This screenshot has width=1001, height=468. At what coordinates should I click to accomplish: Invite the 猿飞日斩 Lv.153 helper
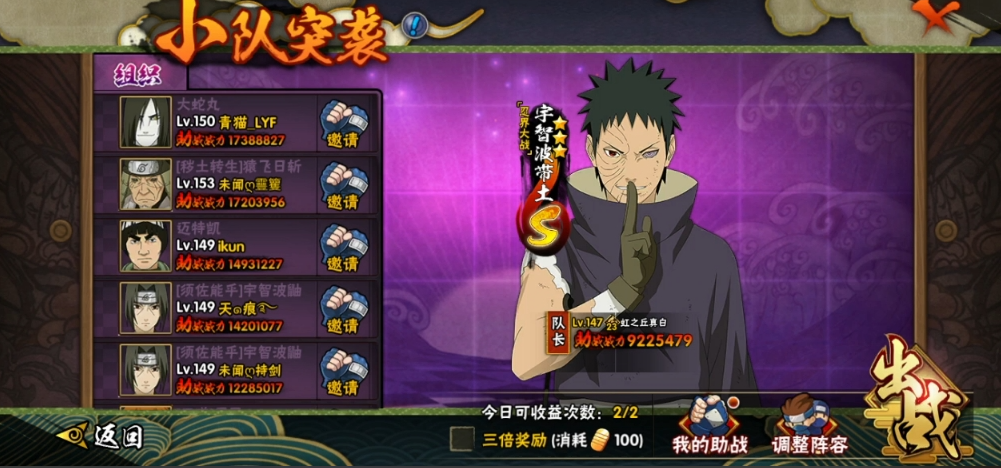[344, 185]
